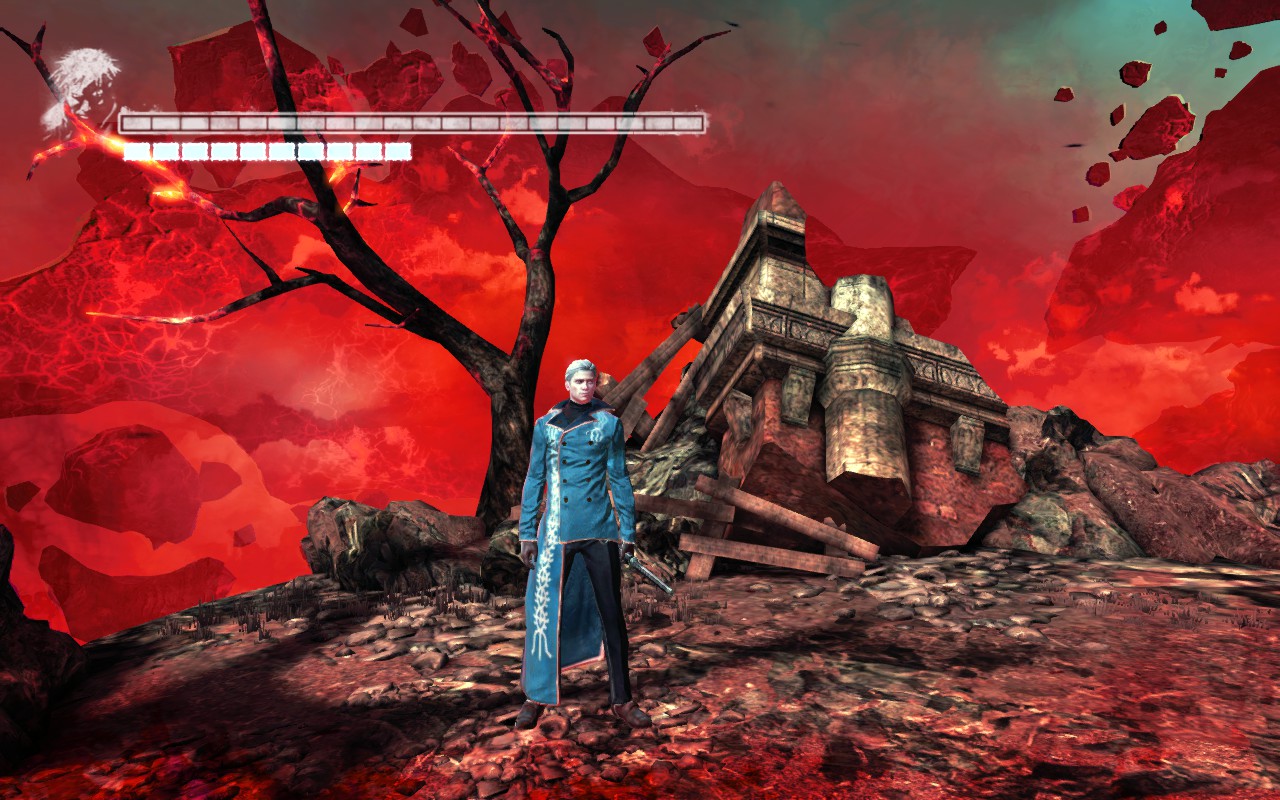Screen dimensions: 1280x800
Task: Select the first Devil Trigger segment
Action: [x=135, y=152]
